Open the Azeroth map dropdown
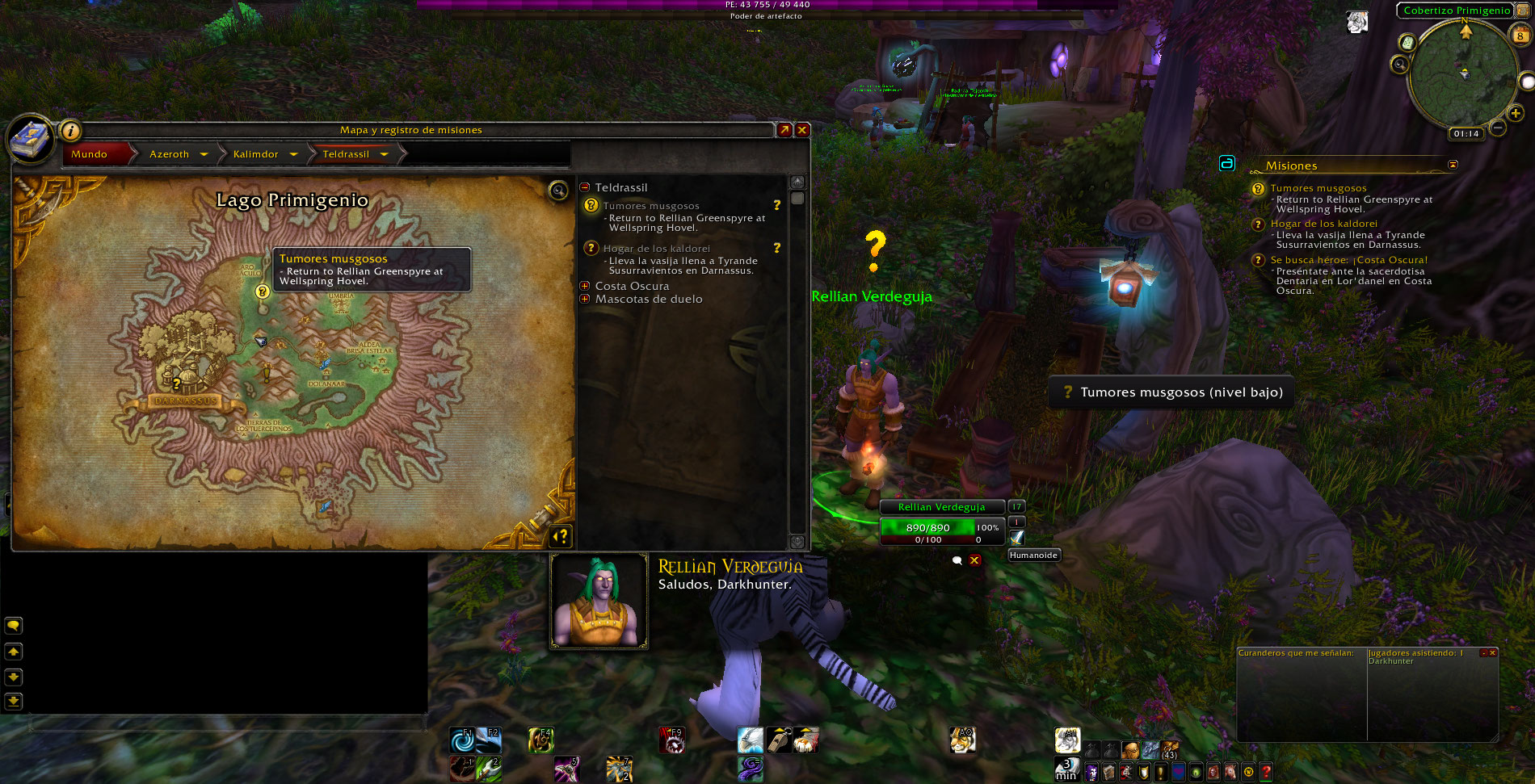The width and height of the screenshot is (1535, 784). click(x=204, y=154)
